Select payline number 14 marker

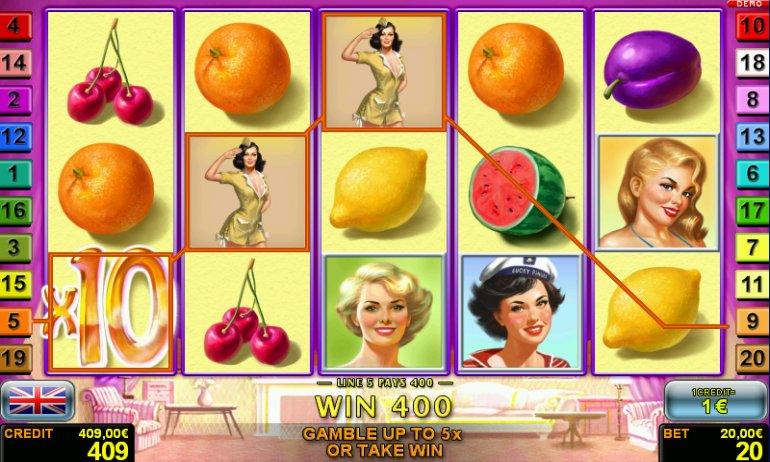(14, 64)
